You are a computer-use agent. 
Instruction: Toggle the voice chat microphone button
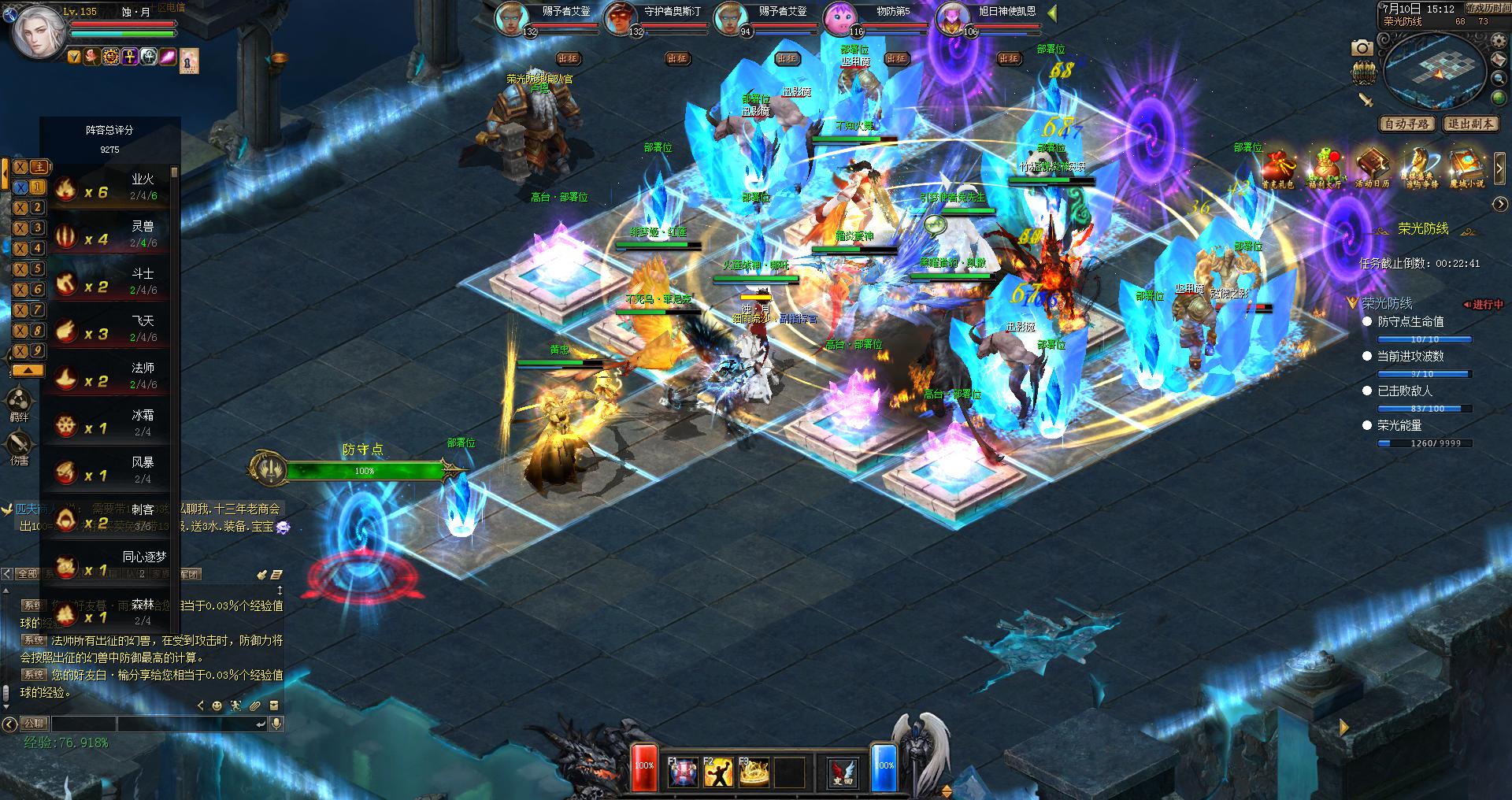click(x=276, y=724)
